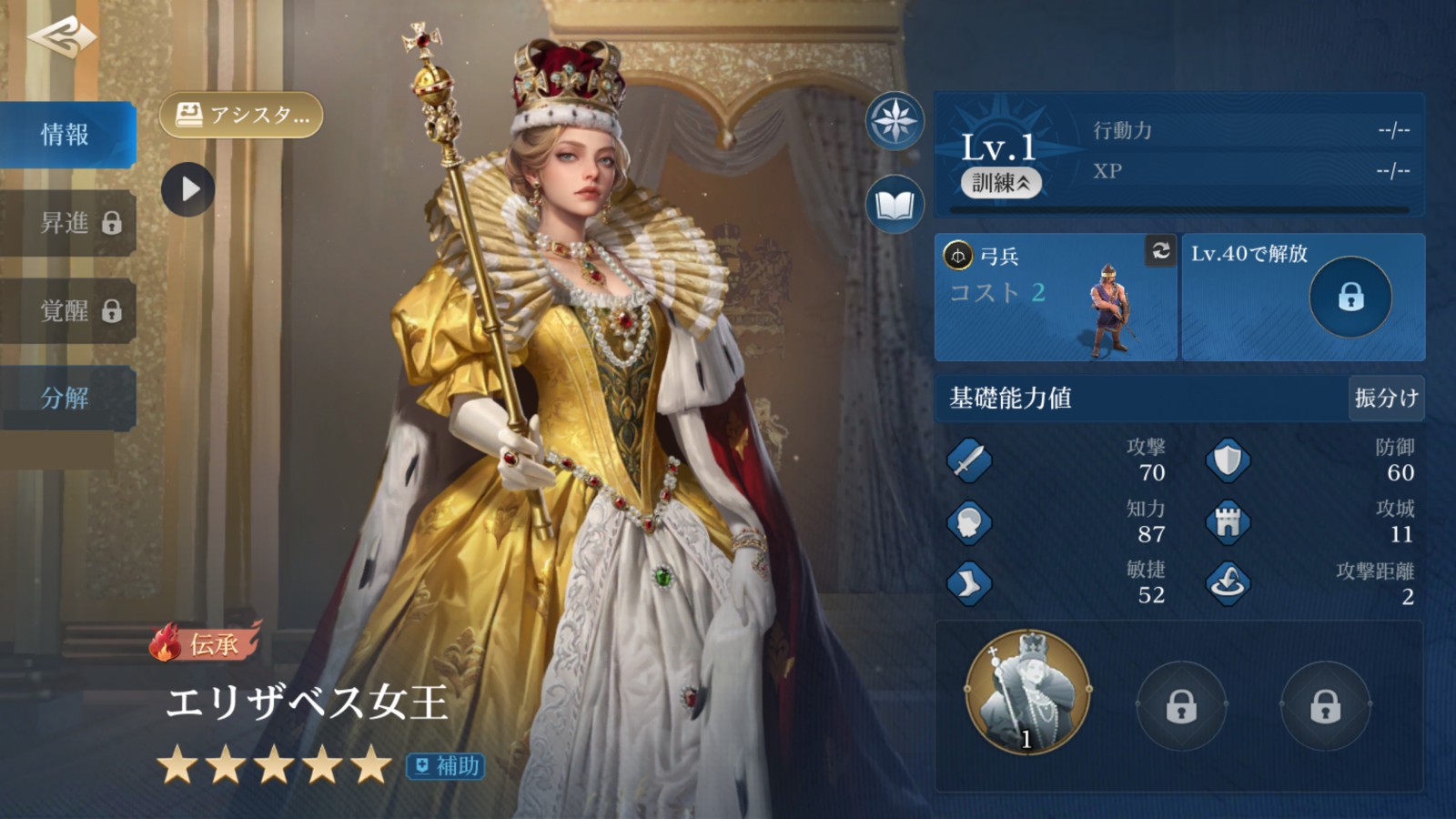
Task: Tap the 訓練 training button
Action: (x=1001, y=183)
